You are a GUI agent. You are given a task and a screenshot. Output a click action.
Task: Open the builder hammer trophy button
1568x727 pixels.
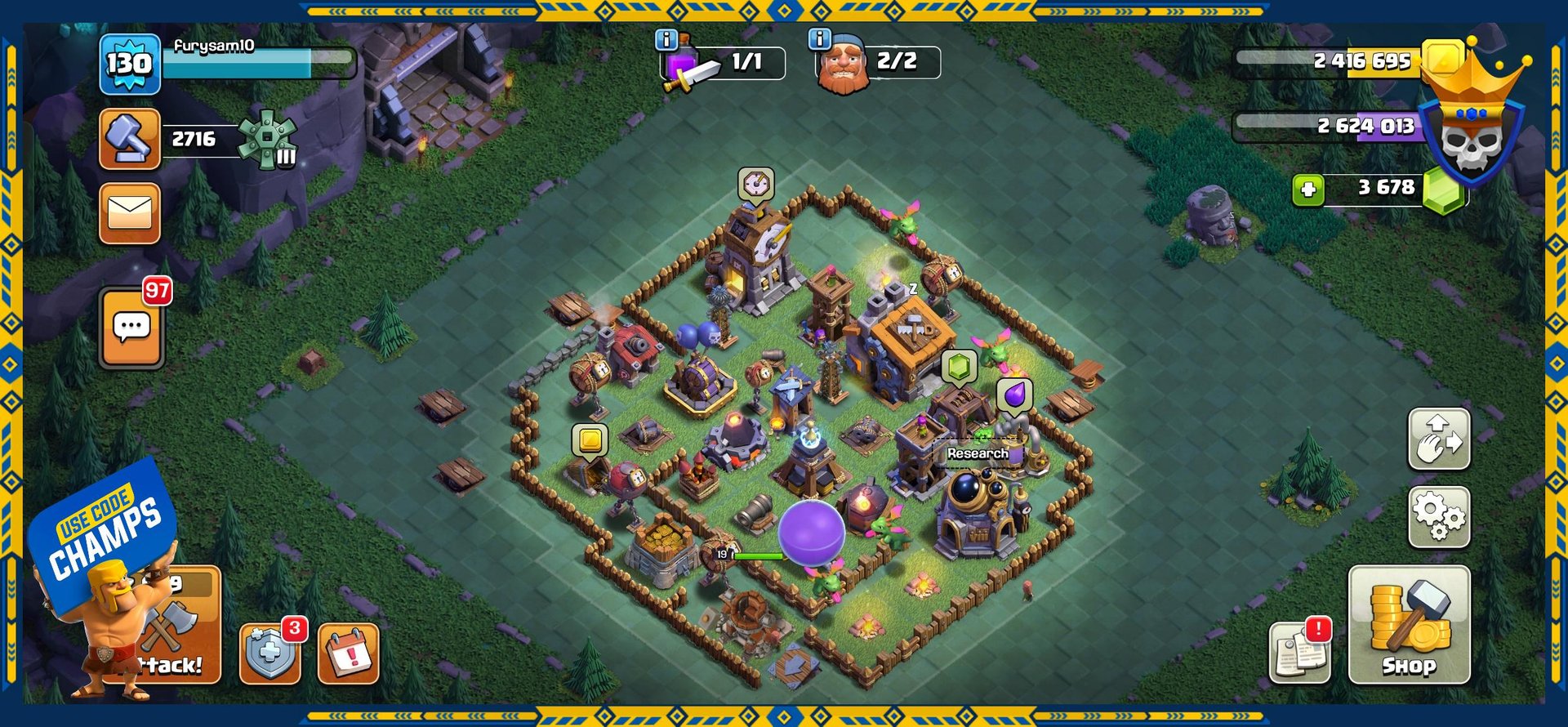[x=130, y=139]
